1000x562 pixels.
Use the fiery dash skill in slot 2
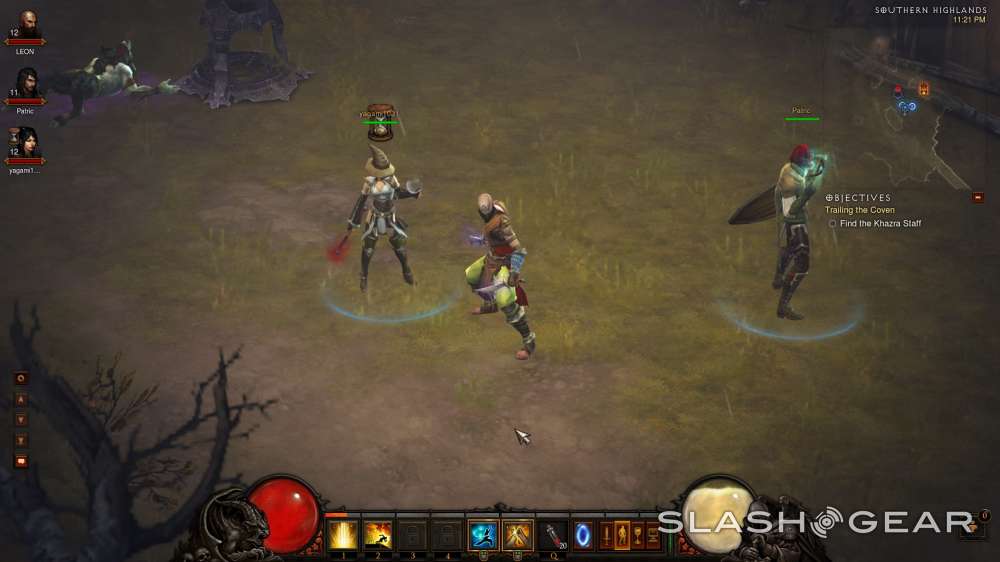tap(377, 536)
